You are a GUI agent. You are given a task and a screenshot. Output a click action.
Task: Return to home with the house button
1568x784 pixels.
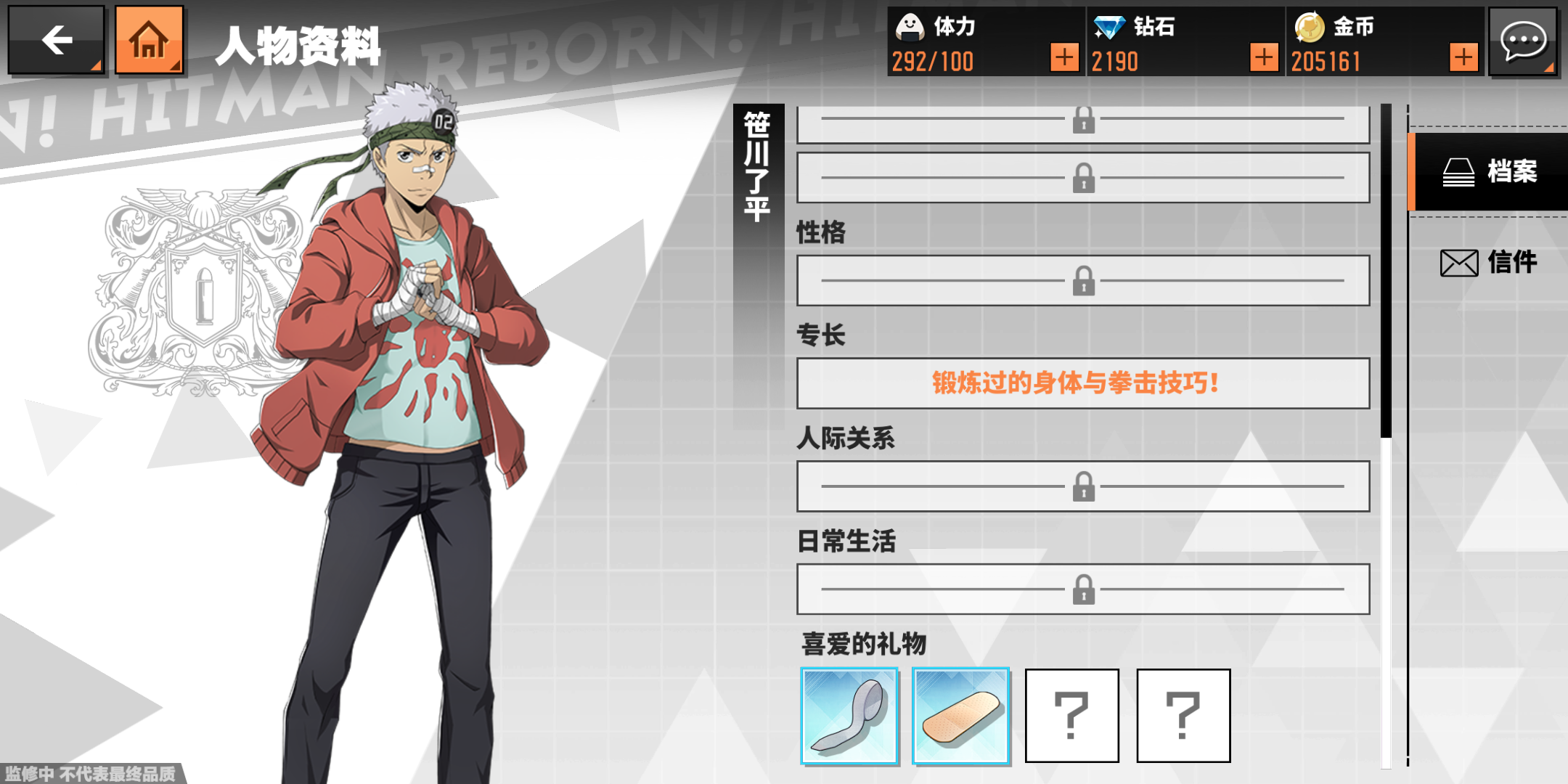pos(149,41)
